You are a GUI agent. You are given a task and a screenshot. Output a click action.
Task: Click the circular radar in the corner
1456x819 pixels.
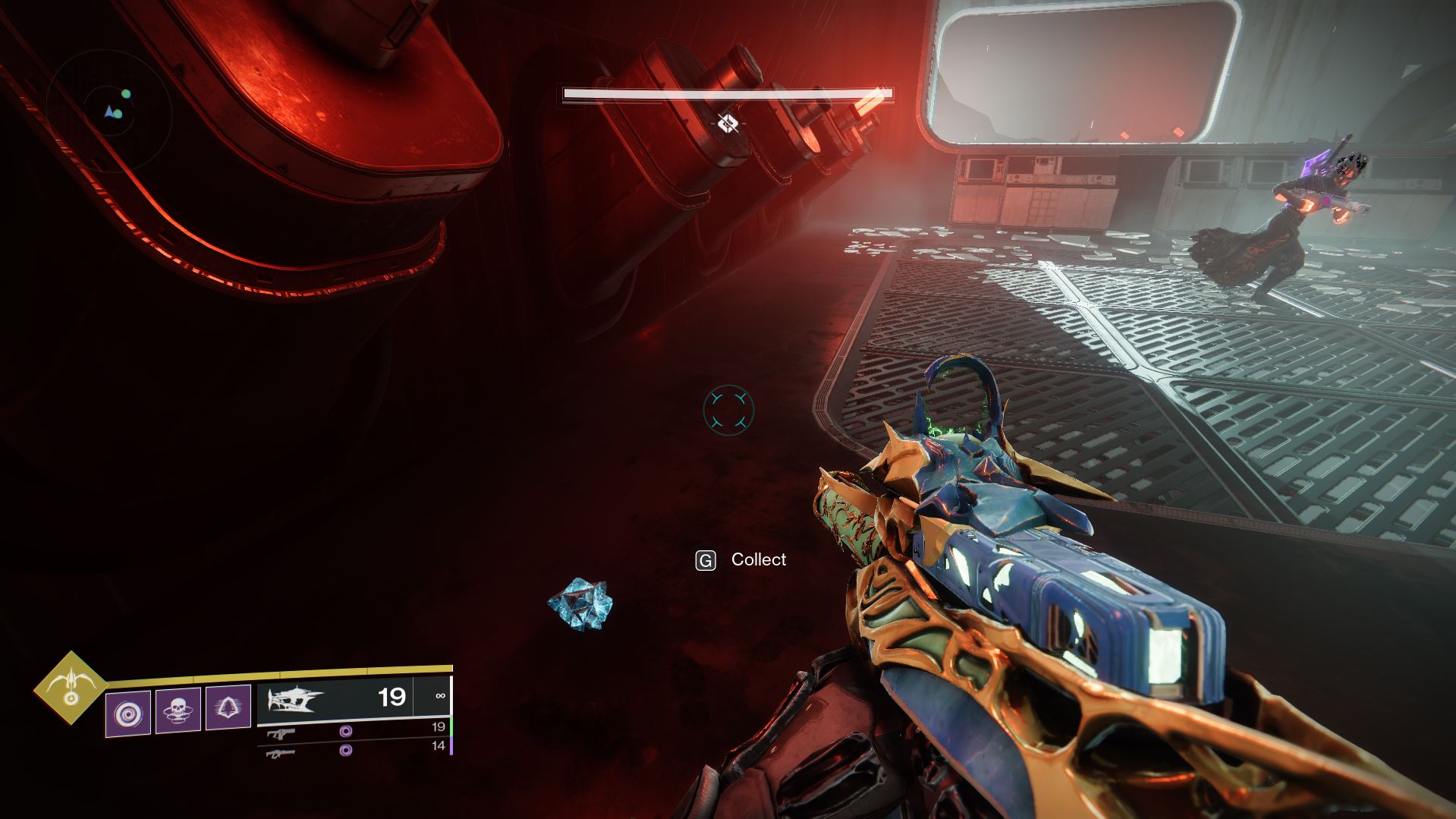(x=111, y=113)
